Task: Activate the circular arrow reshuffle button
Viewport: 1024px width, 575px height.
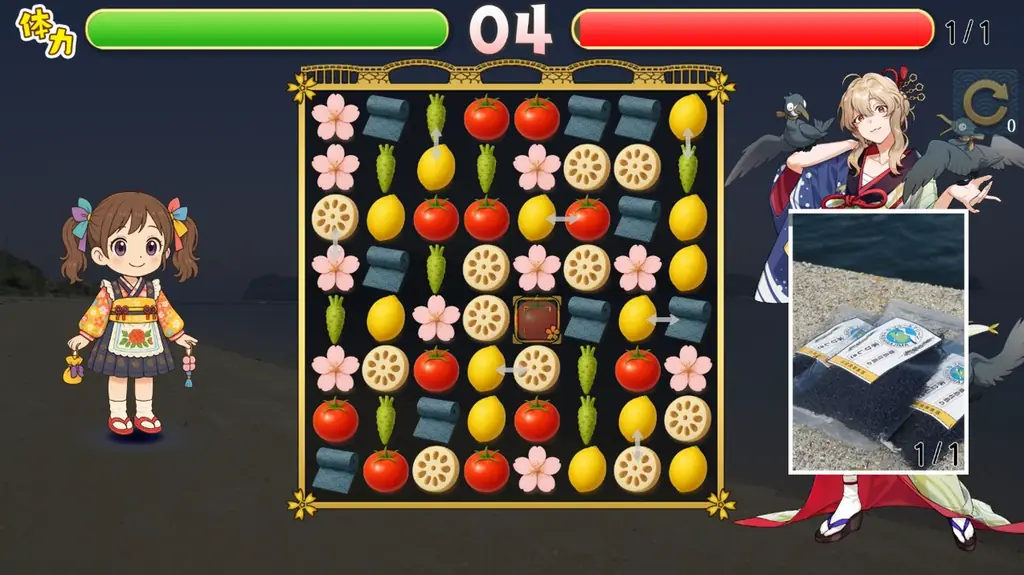Action: click(983, 104)
